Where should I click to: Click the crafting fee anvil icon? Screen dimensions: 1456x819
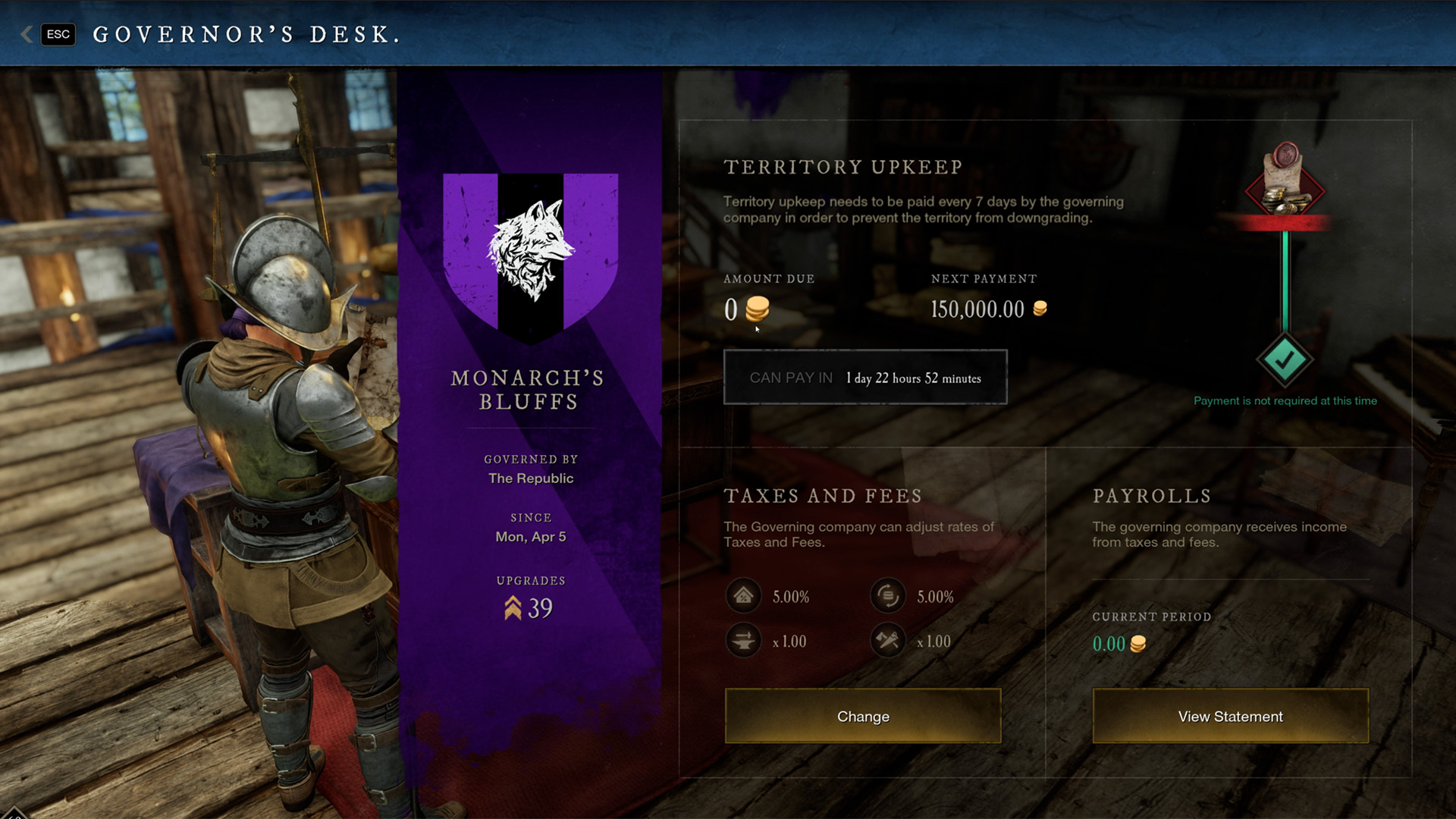[743, 641]
